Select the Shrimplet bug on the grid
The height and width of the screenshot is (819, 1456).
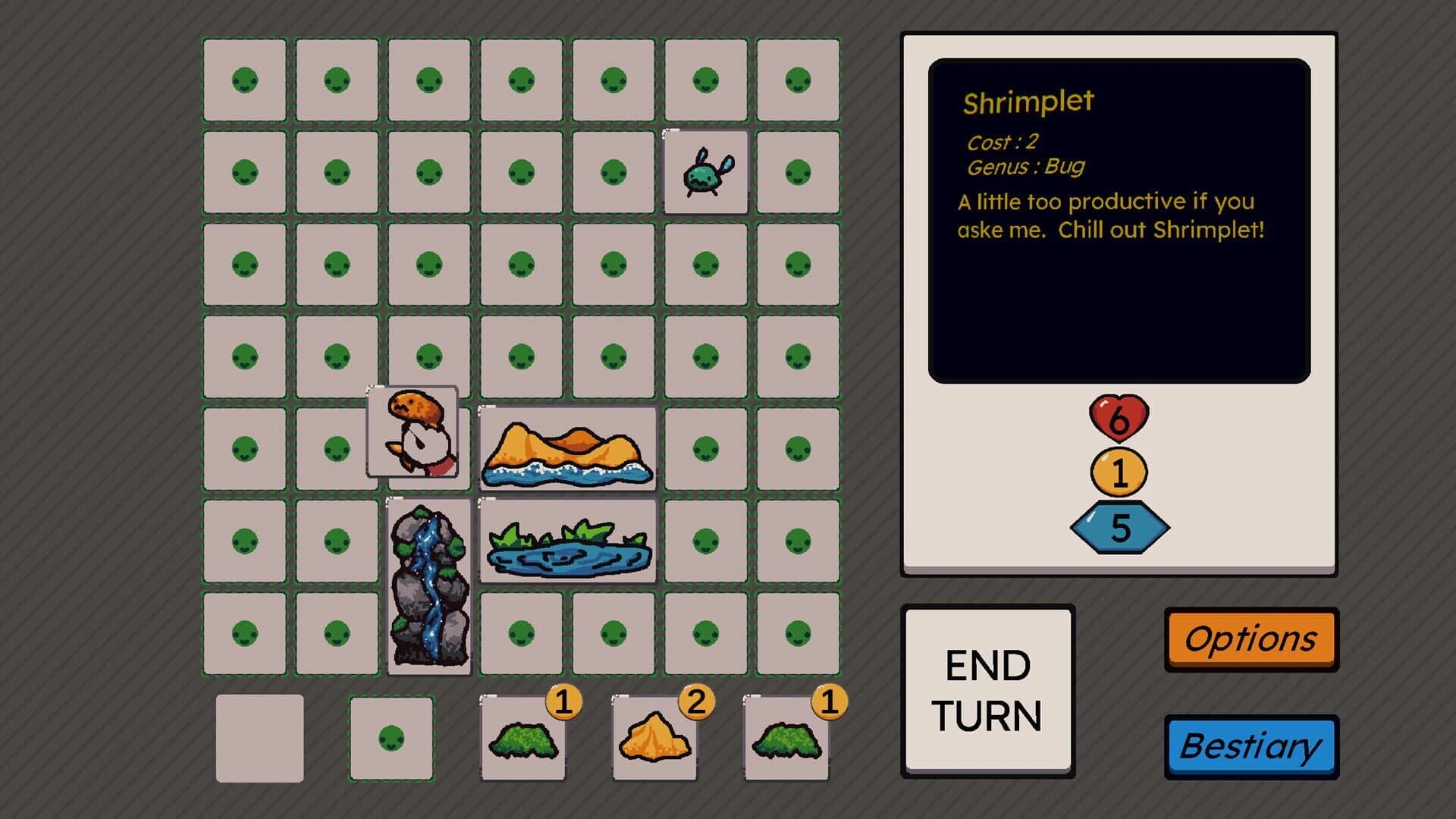point(706,174)
